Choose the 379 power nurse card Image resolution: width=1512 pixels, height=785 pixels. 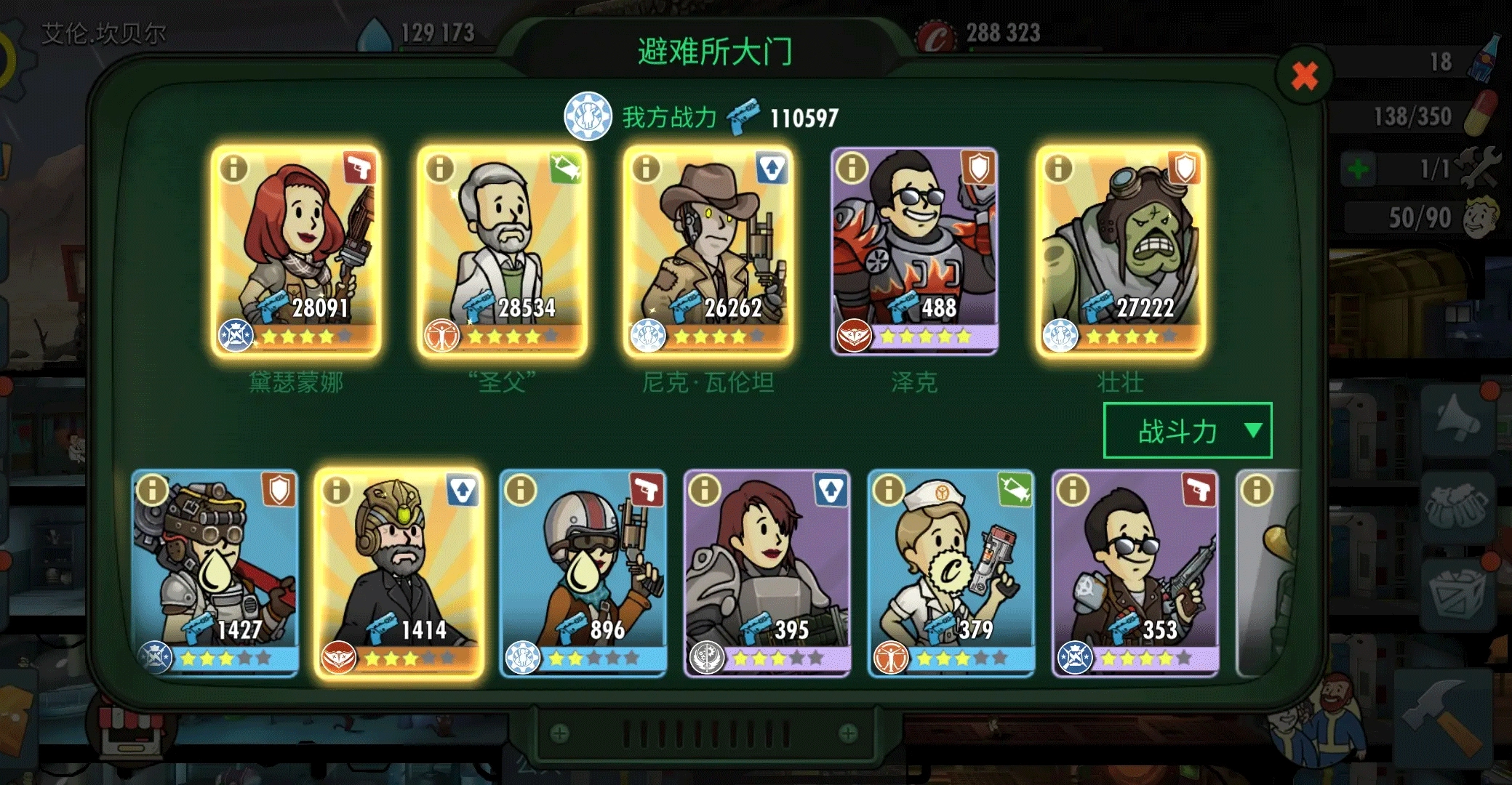[951, 573]
